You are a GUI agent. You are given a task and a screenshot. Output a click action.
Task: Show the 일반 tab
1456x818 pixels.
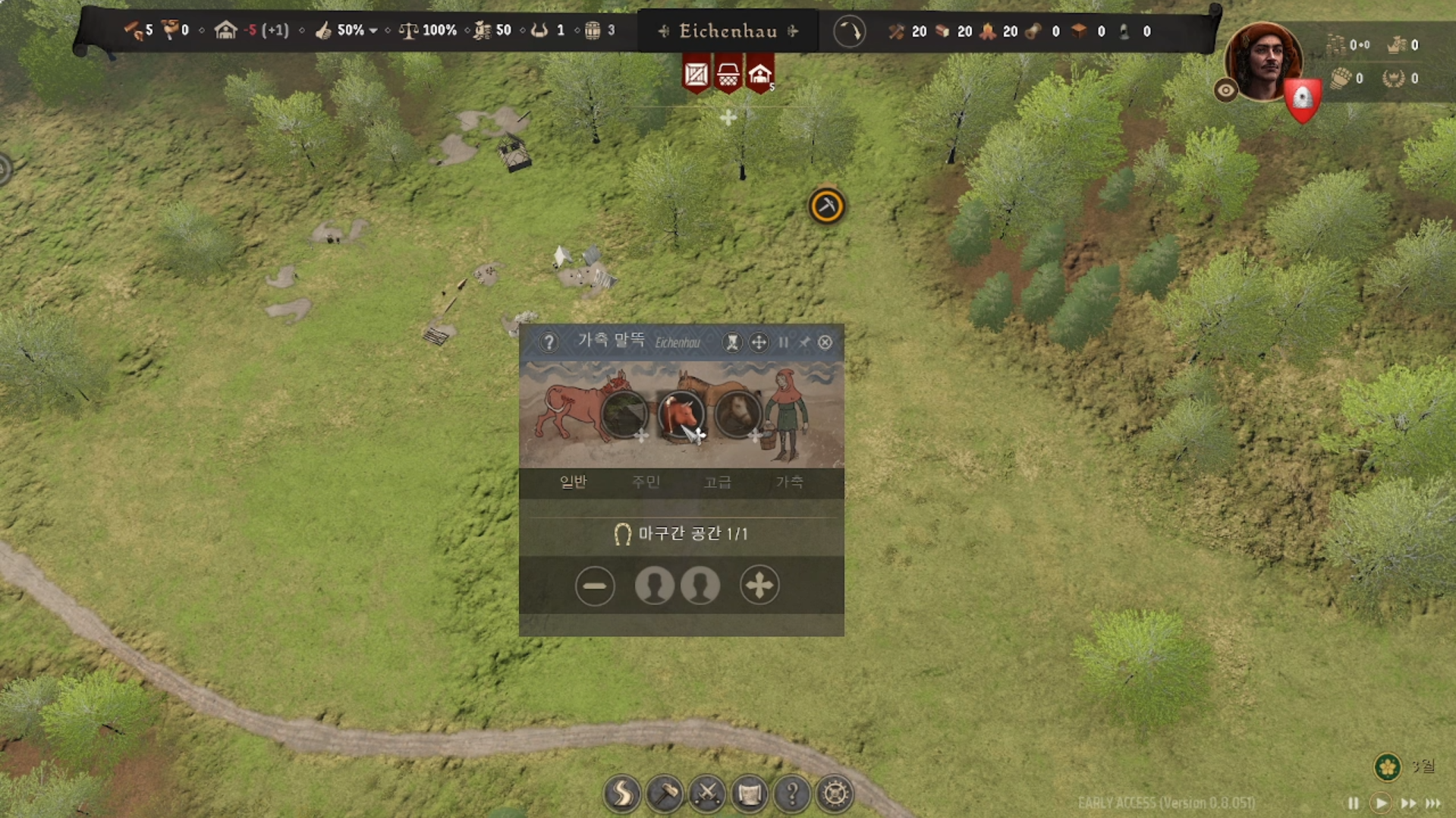(x=573, y=482)
